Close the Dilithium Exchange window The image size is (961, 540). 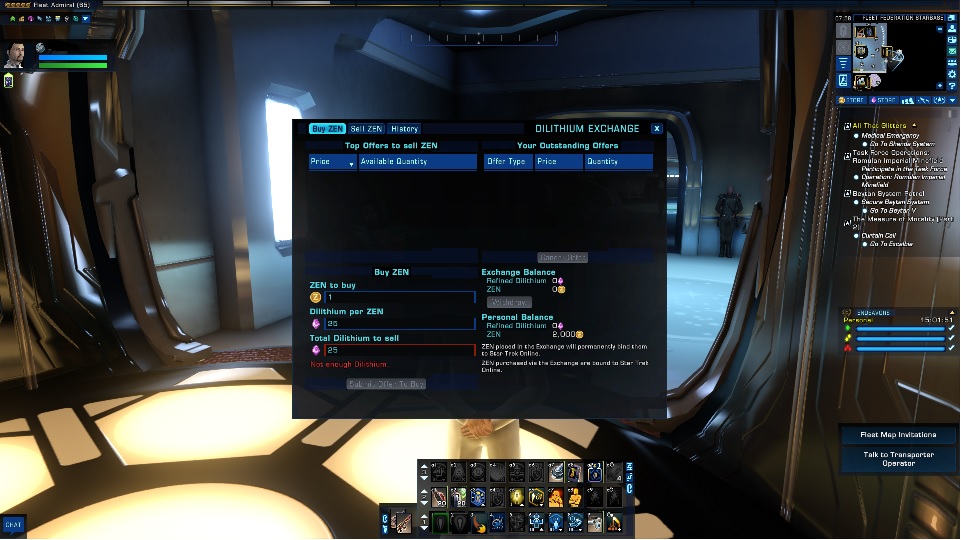[x=656, y=129]
